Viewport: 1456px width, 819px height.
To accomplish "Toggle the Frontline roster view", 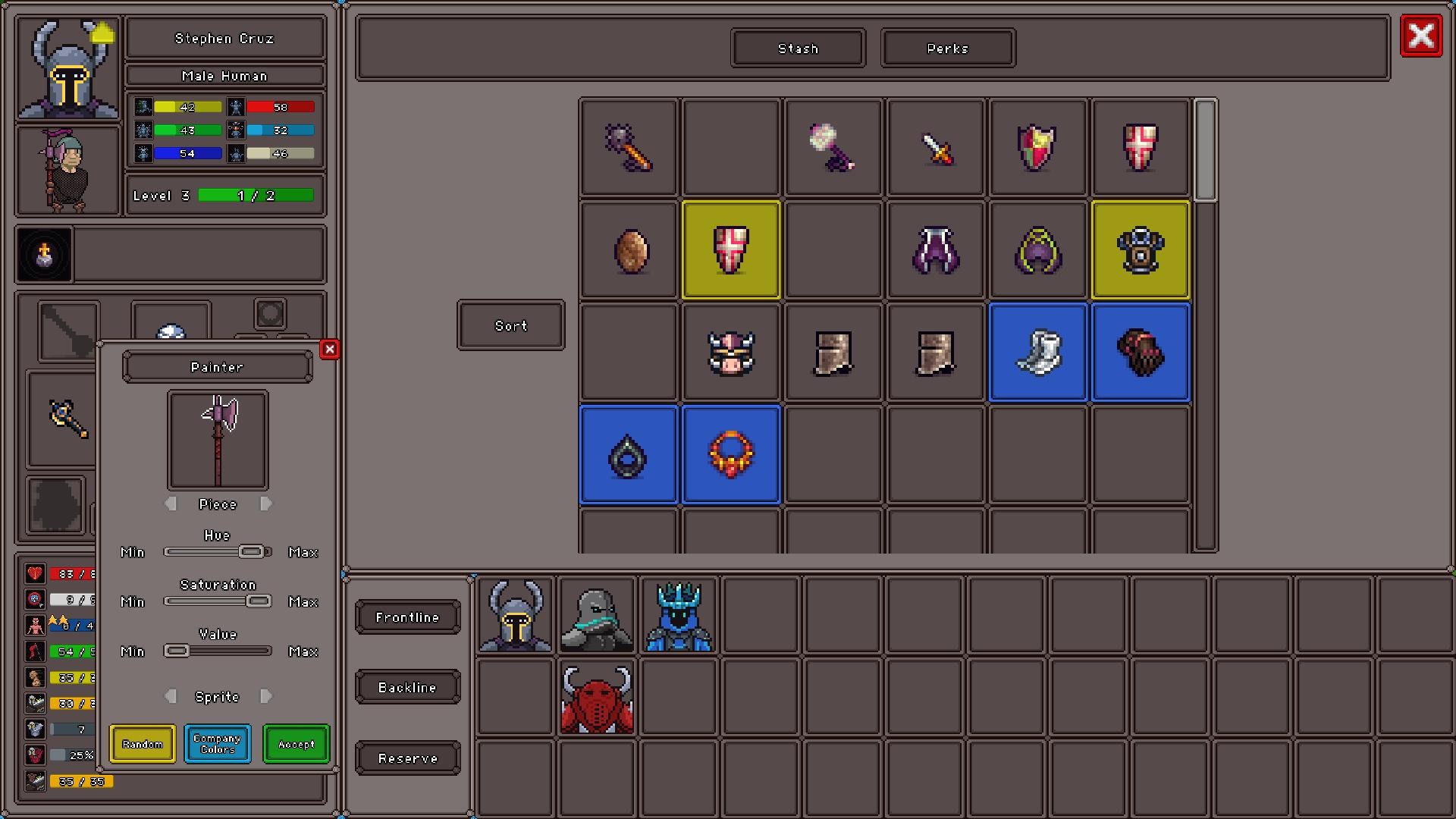I will [407, 617].
